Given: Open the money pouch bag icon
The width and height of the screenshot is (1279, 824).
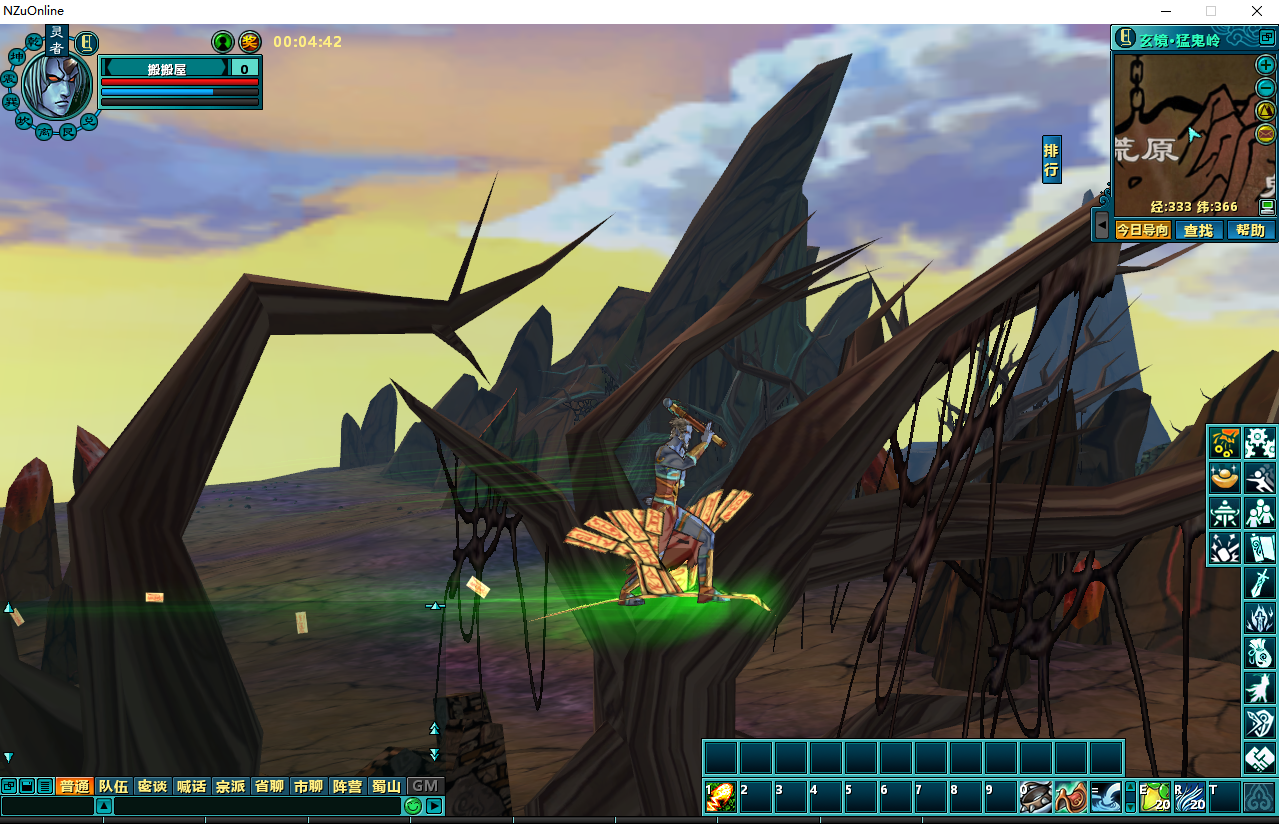Looking at the screenshot, I should point(1260,653).
